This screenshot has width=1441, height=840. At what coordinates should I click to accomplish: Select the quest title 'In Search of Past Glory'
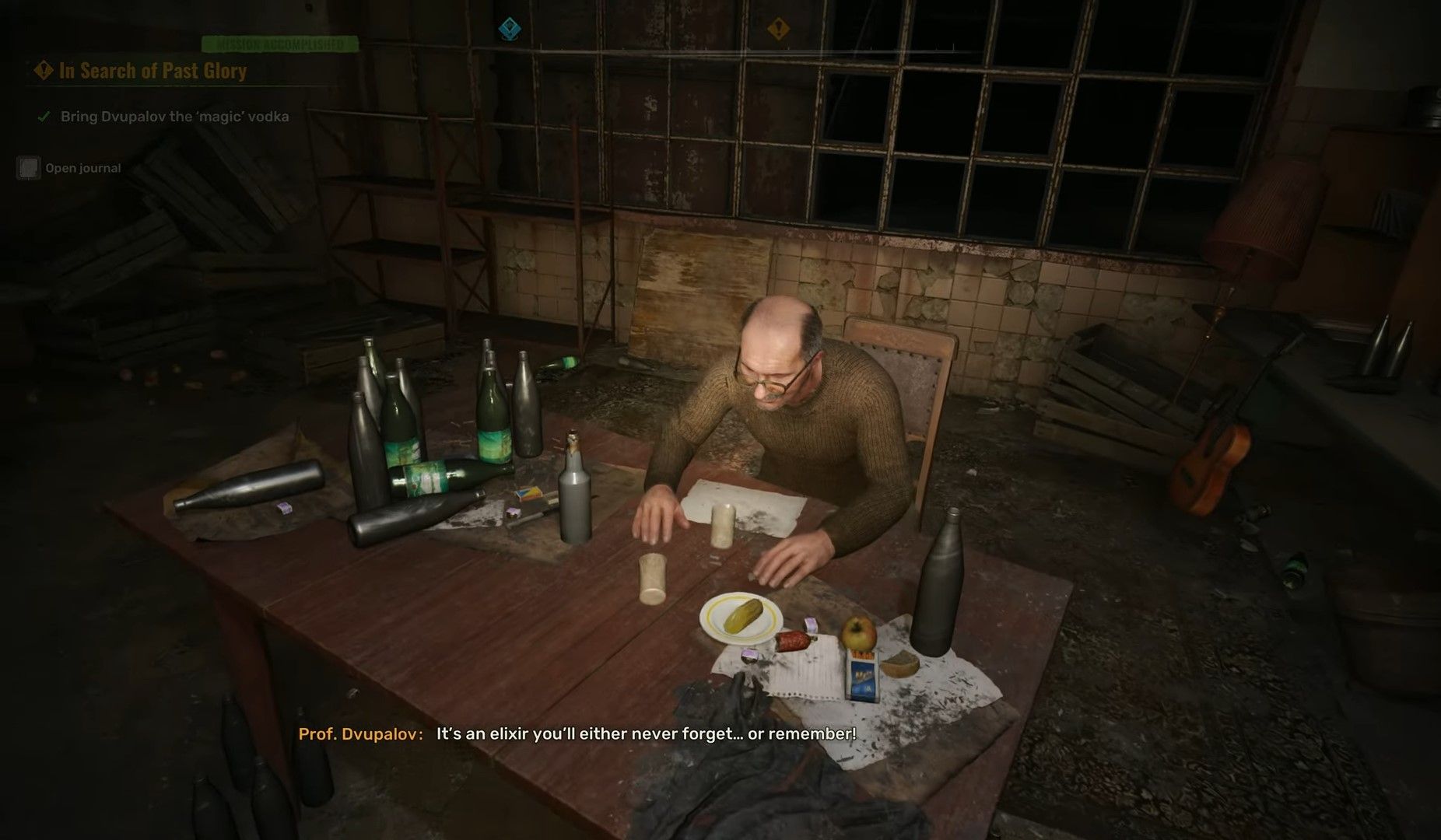(x=152, y=72)
